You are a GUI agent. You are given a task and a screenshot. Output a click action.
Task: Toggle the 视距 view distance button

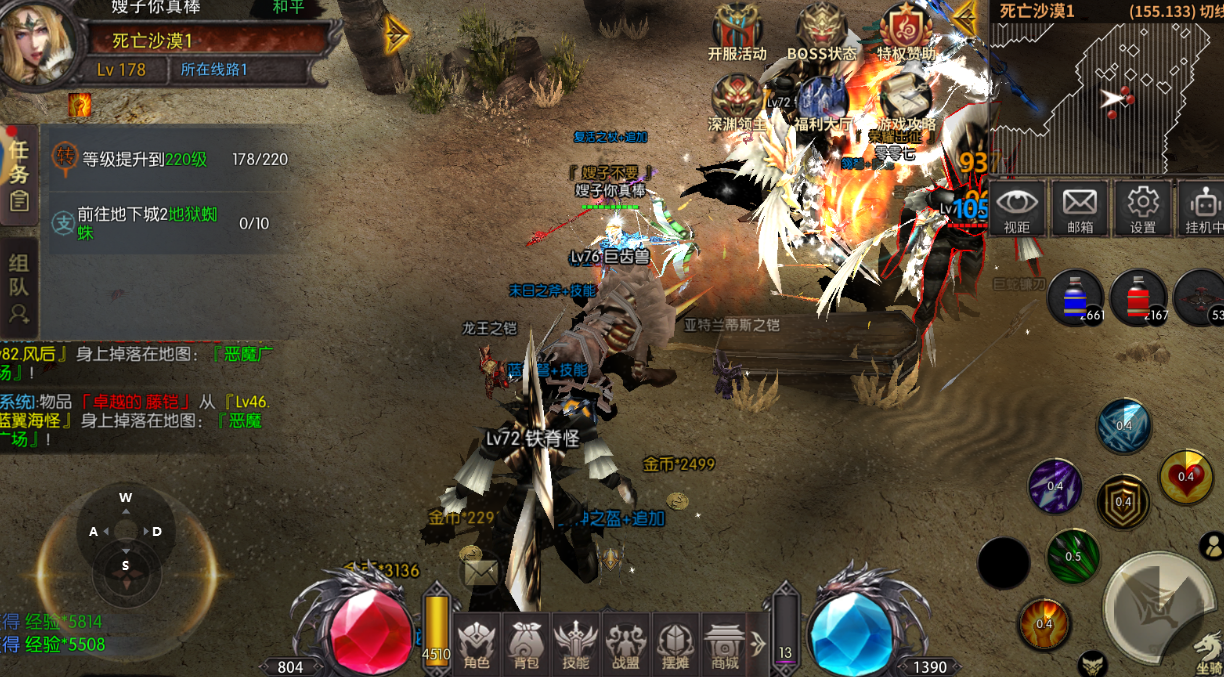click(1018, 209)
